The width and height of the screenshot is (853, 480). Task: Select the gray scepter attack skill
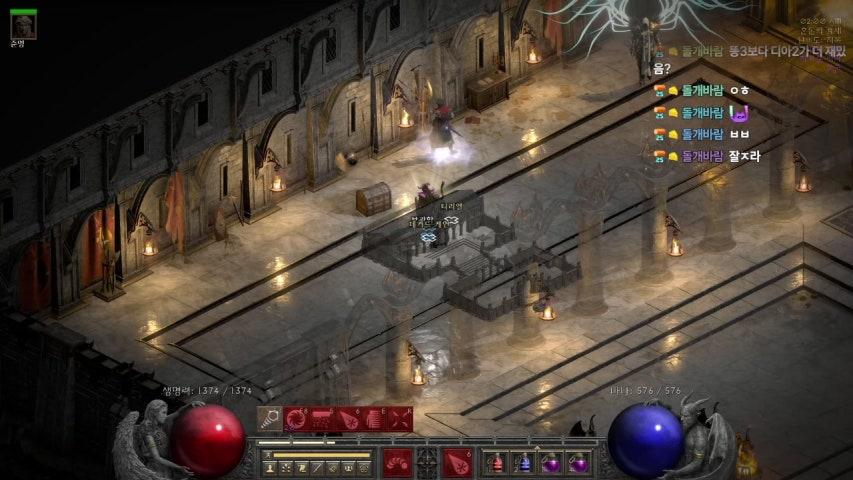tap(270, 419)
